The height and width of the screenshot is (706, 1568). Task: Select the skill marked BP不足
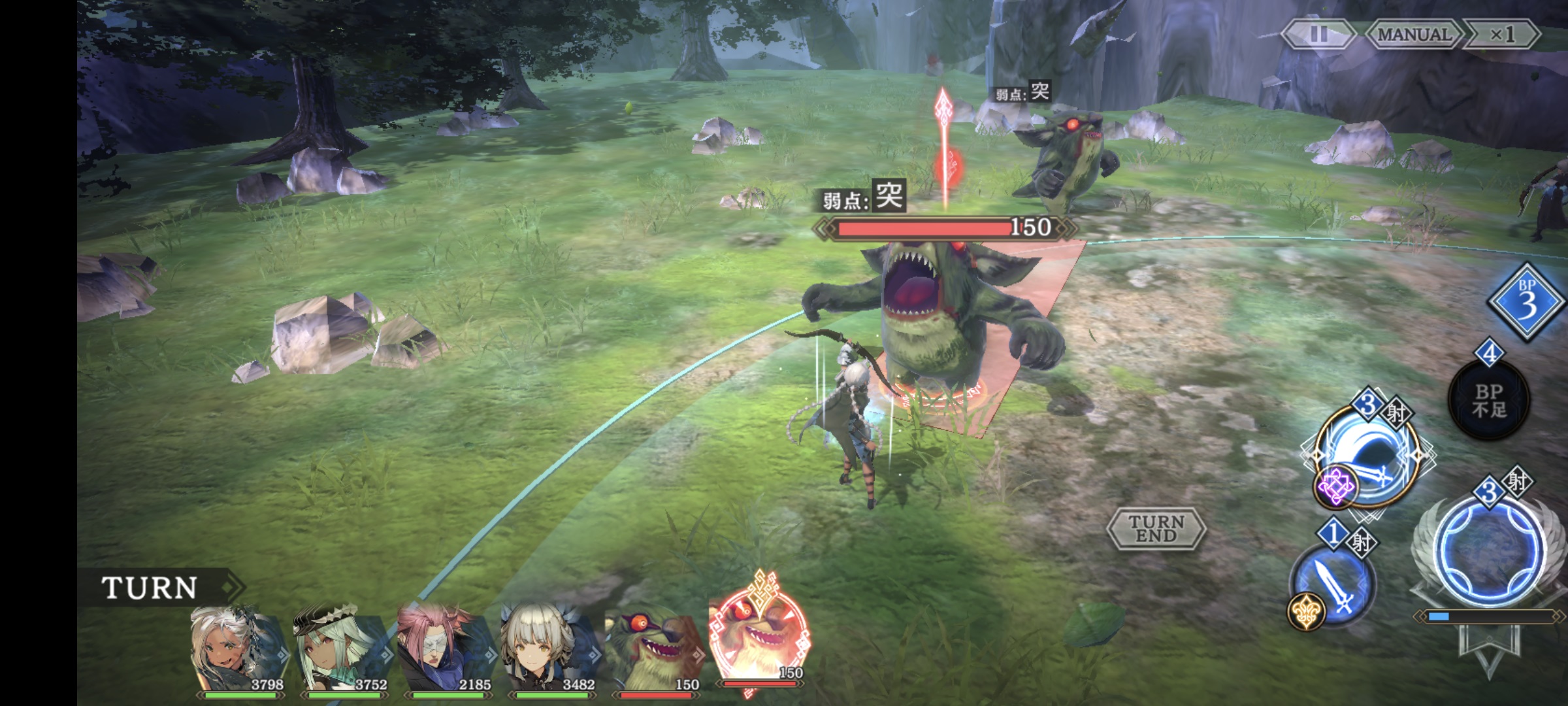[x=1489, y=399]
